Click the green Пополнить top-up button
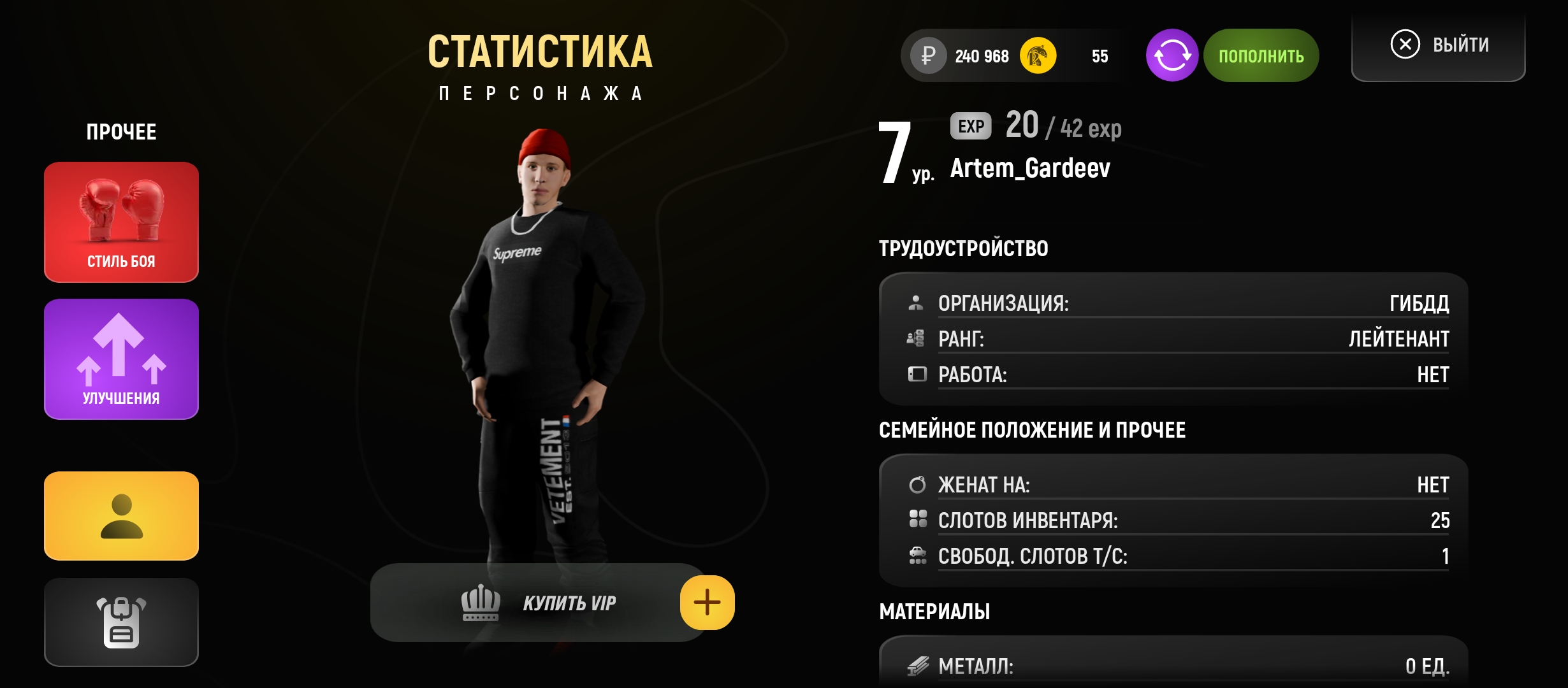 (1261, 55)
